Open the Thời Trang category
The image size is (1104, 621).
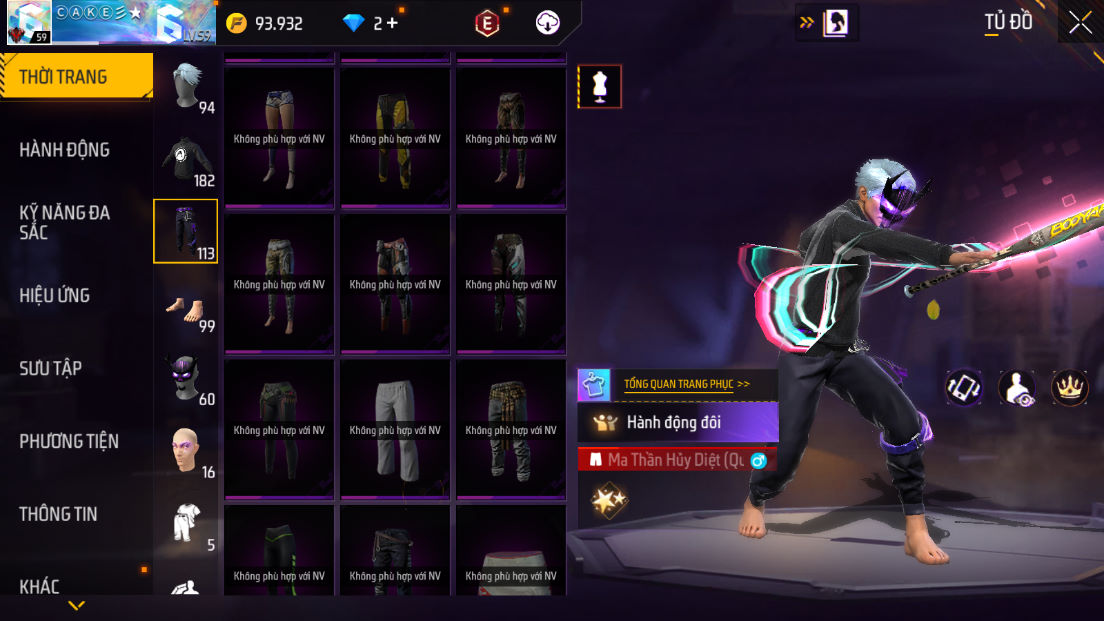tap(76, 77)
